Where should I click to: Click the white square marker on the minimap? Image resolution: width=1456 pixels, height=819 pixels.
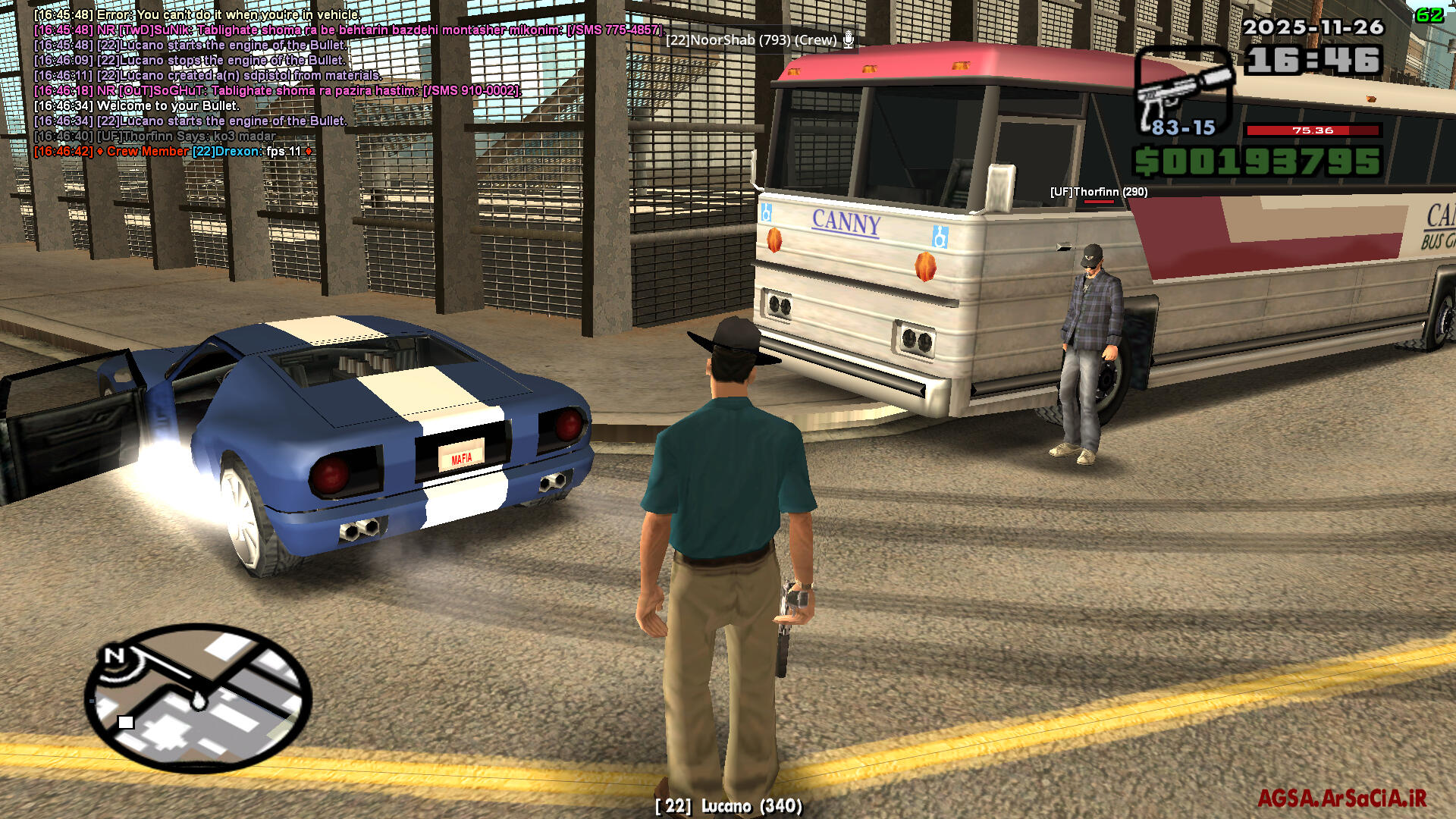126,722
